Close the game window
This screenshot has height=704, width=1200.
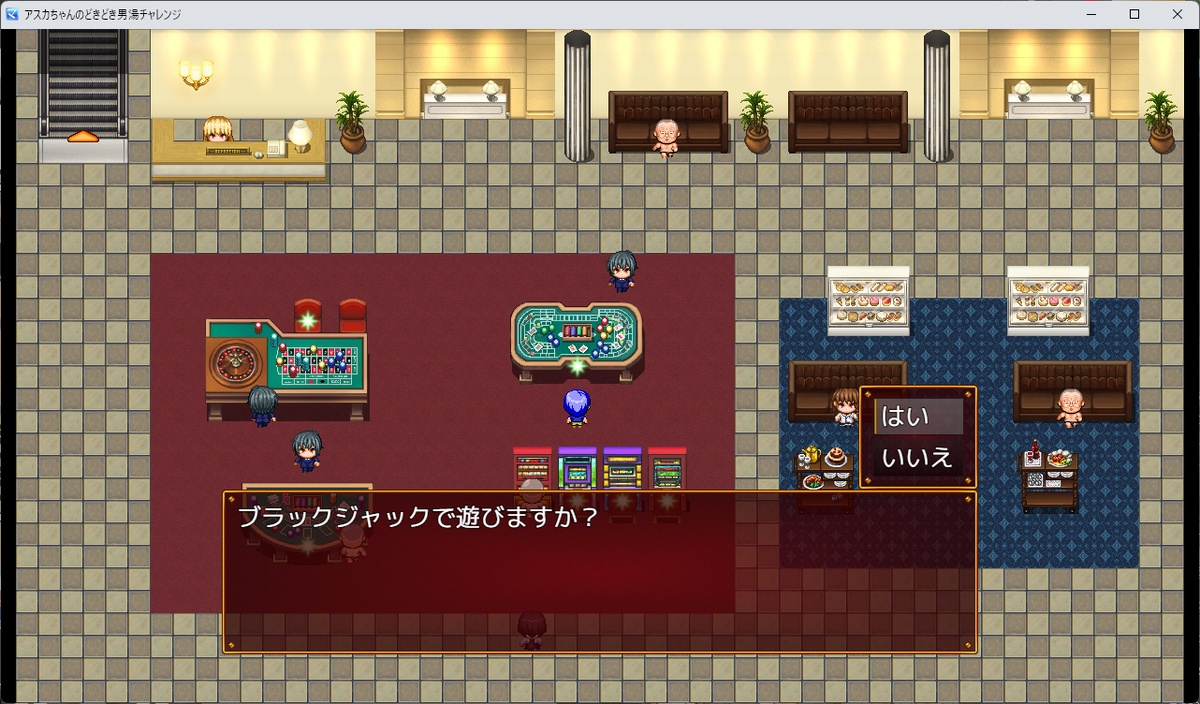(1177, 14)
